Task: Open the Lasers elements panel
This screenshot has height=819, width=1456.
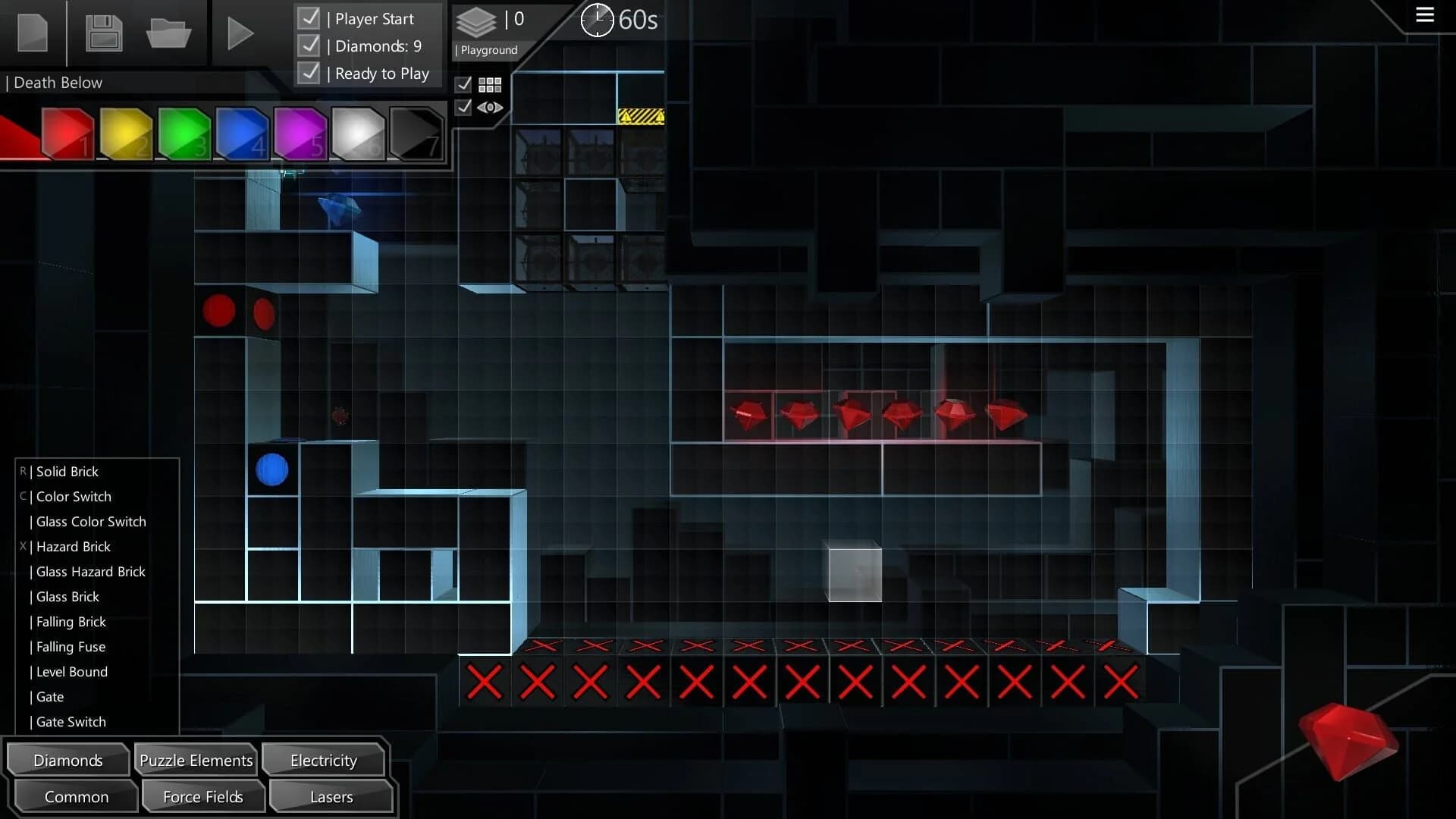Action: 331,796
